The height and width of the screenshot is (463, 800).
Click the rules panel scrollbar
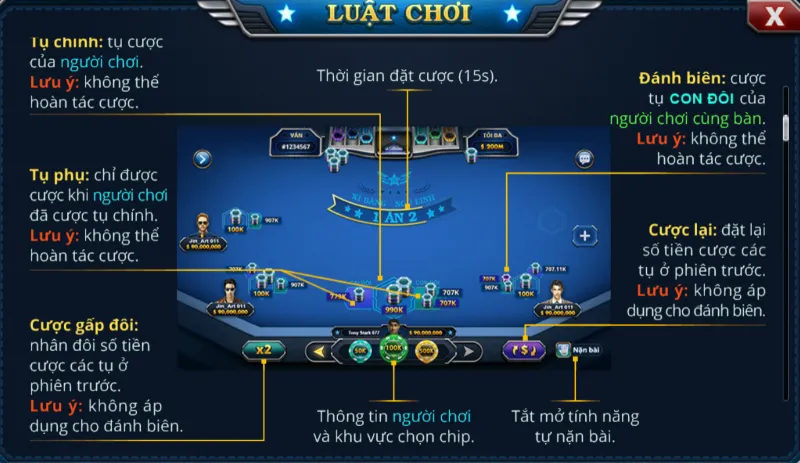[x=786, y=129]
